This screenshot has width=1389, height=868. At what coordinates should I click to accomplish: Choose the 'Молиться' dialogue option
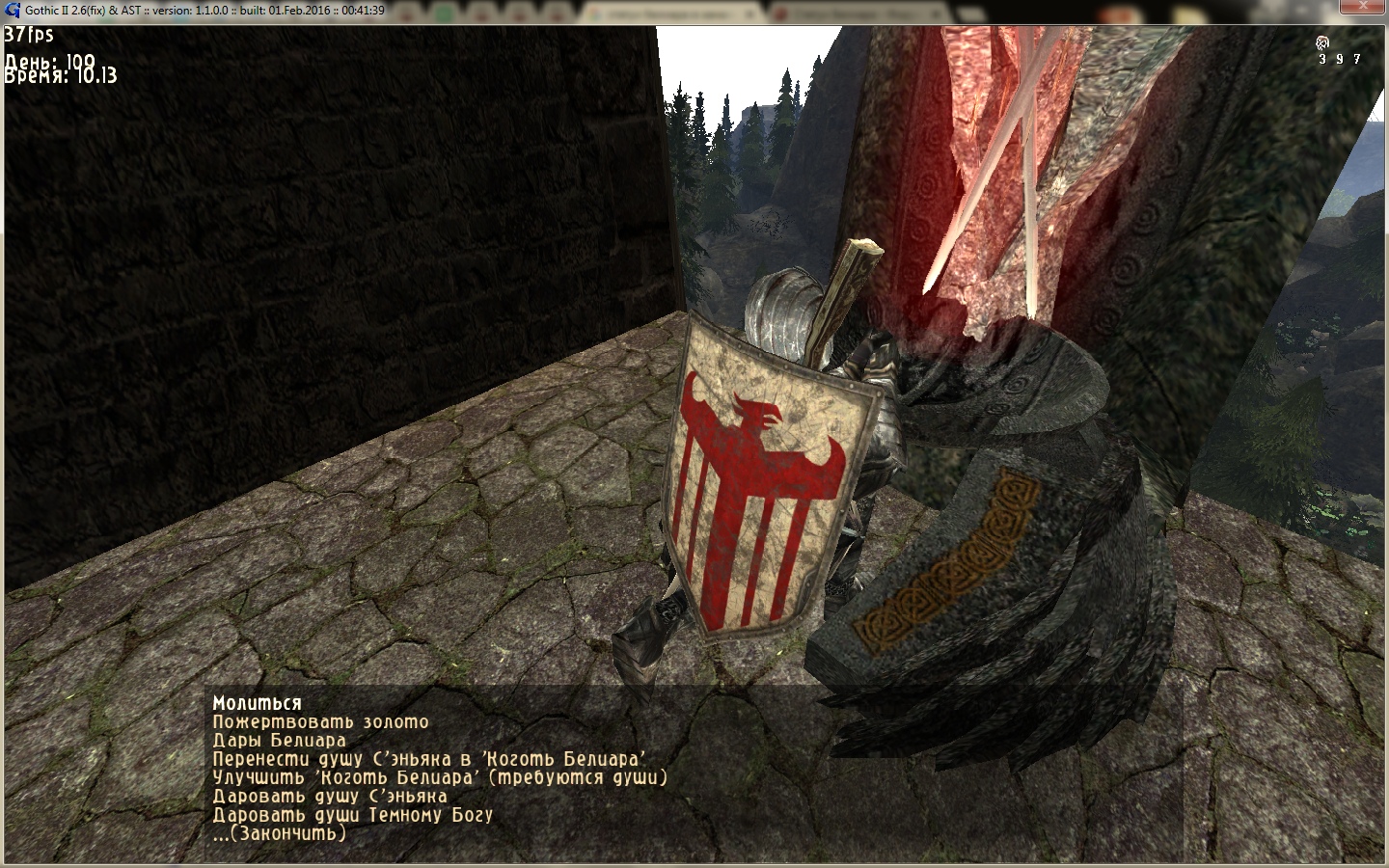pos(258,703)
